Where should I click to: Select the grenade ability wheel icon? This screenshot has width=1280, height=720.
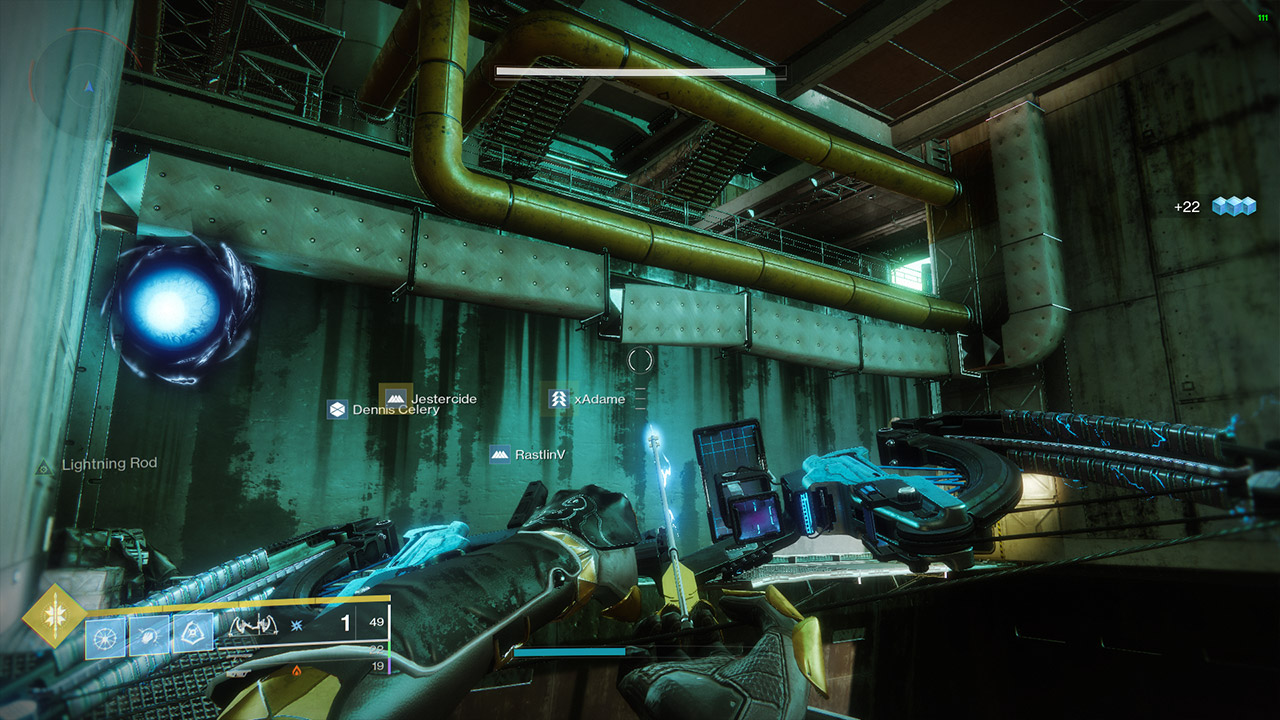[x=104, y=635]
